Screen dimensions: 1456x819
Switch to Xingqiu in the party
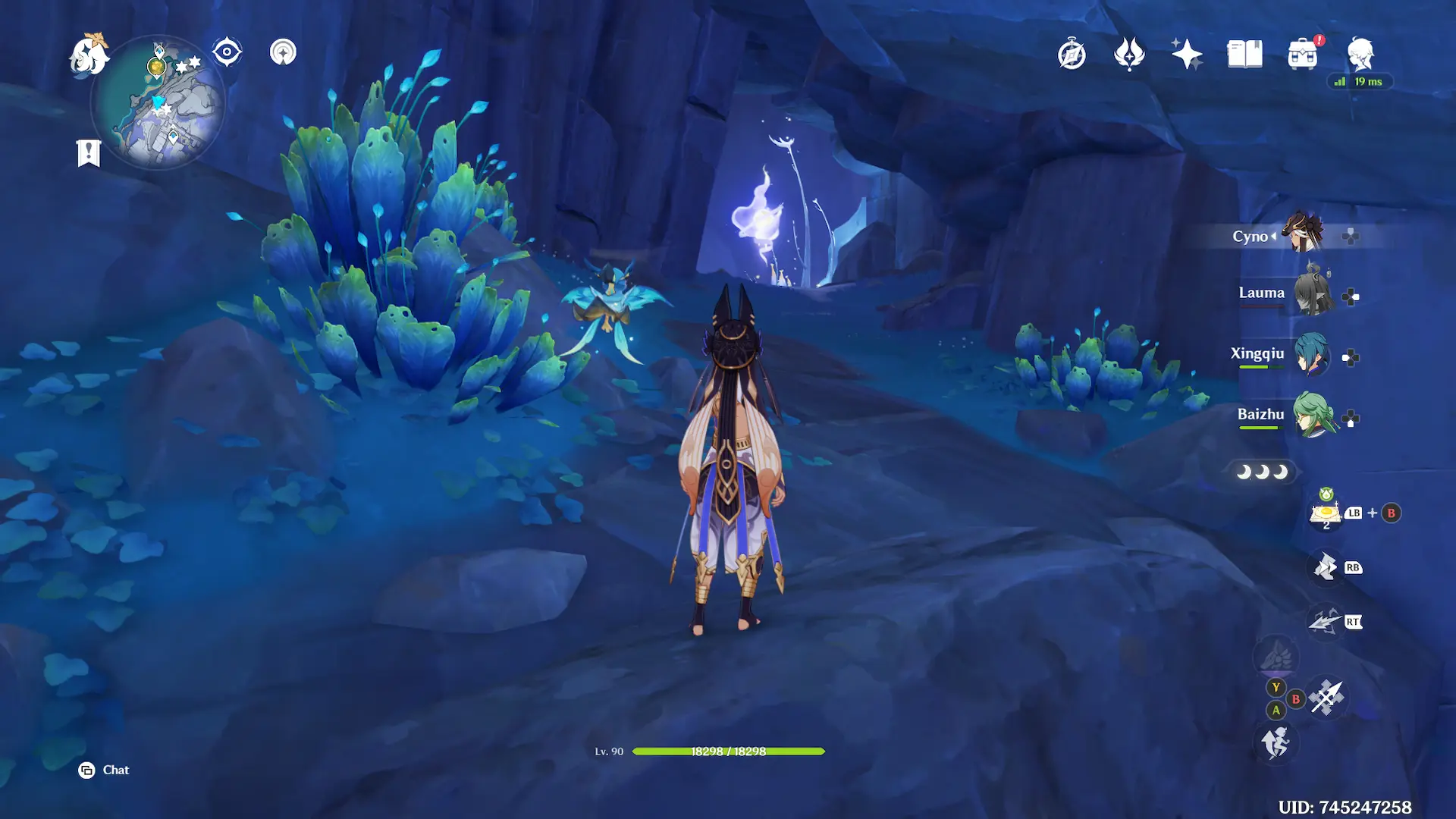(1310, 354)
